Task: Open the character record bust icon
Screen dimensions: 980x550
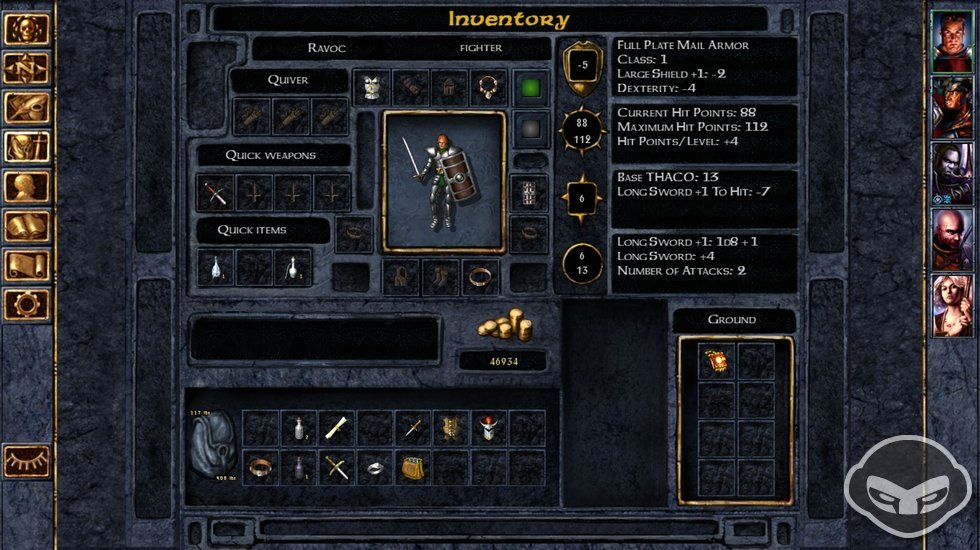Action: (26, 187)
